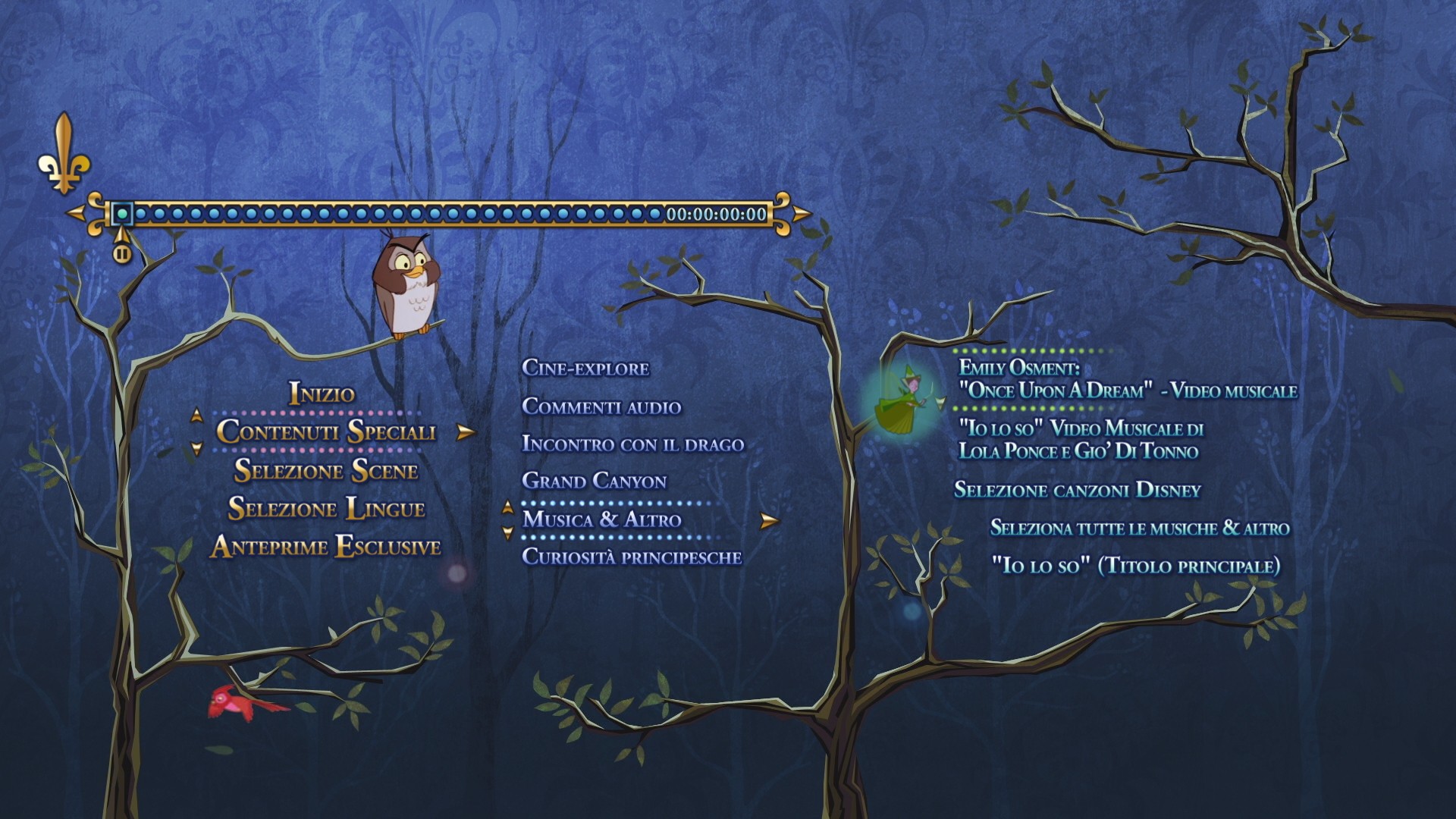The height and width of the screenshot is (819, 1456).
Task: Select Curiosità principesche
Action: 632,557
